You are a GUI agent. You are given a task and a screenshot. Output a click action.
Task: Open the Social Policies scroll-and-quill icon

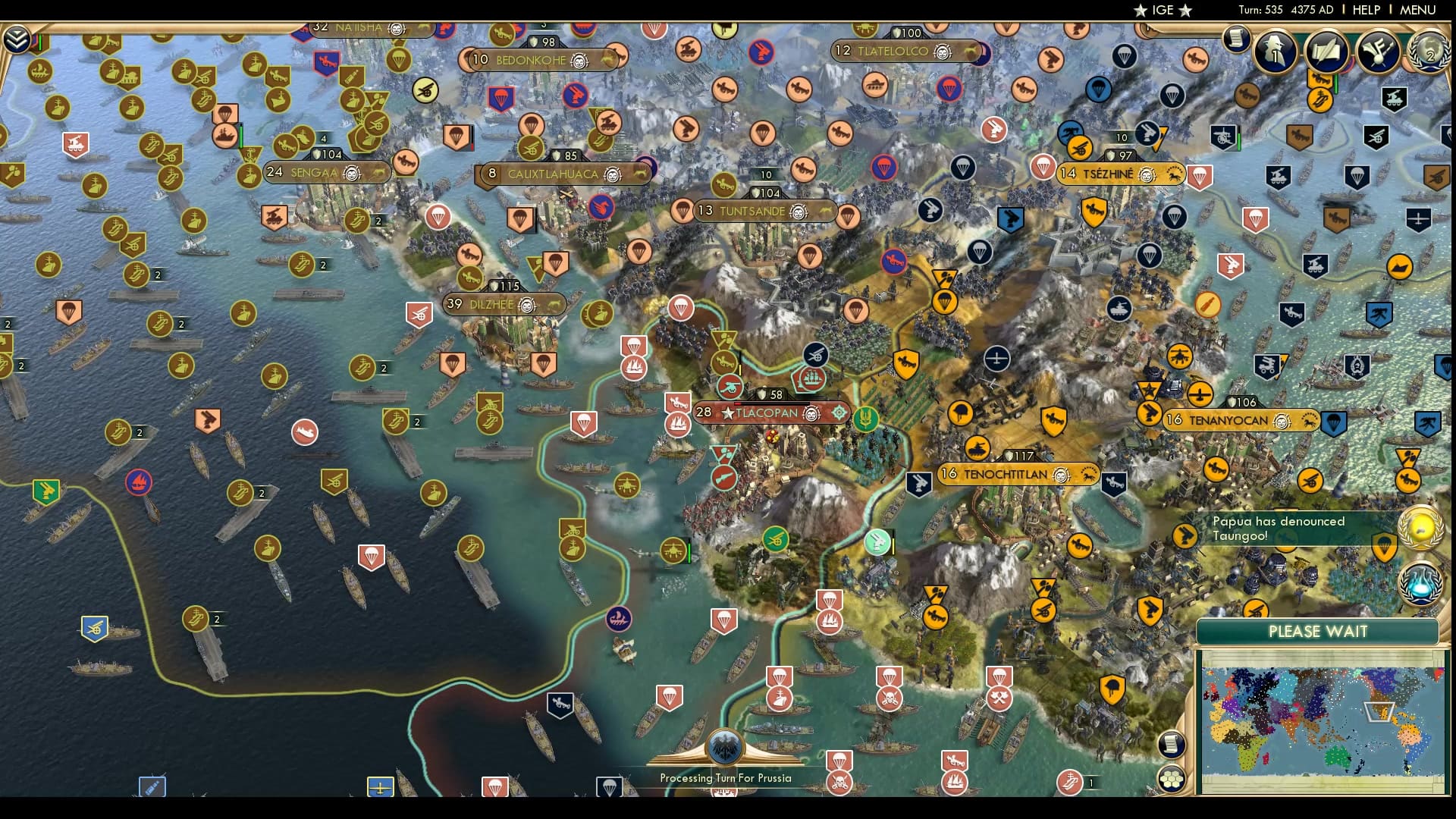[x=1327, y=53]
